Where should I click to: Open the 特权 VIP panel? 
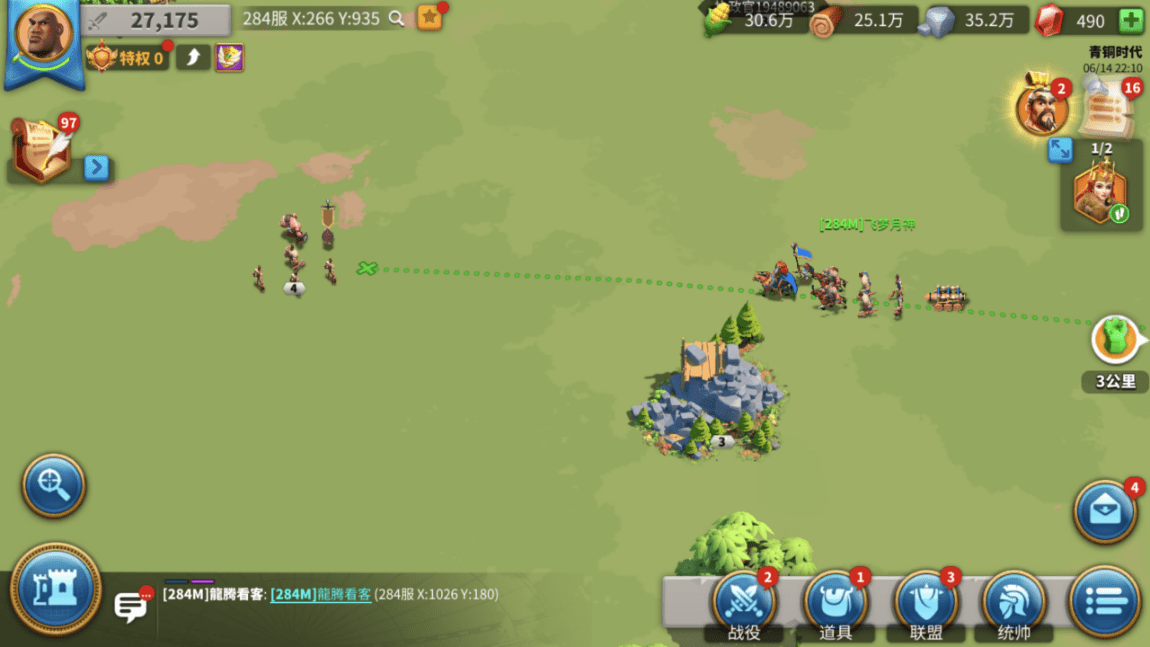(128, 58)
